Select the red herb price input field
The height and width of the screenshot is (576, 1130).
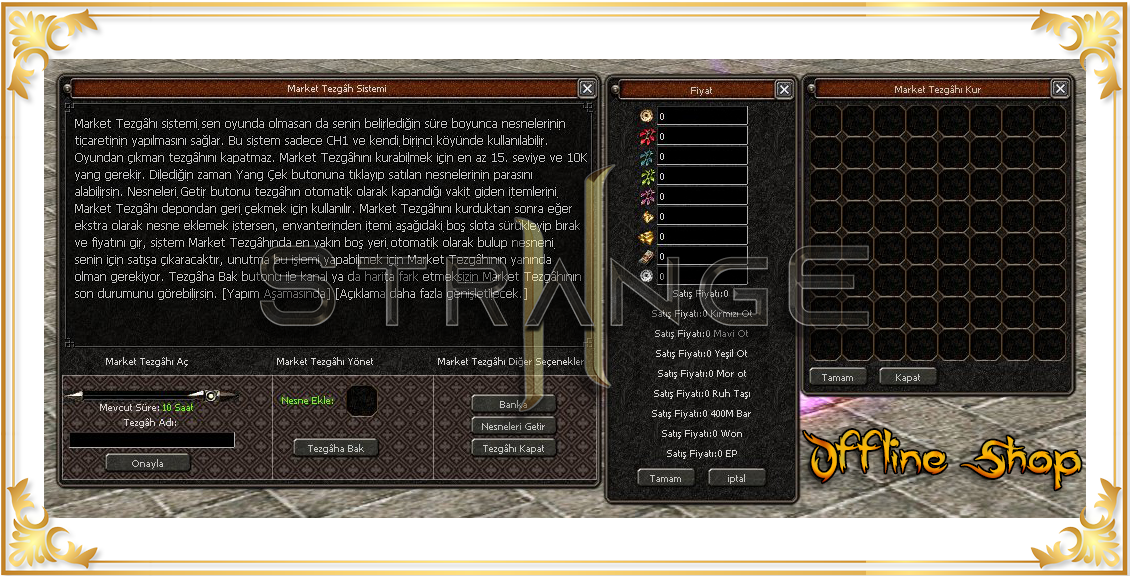click(701, 136)
